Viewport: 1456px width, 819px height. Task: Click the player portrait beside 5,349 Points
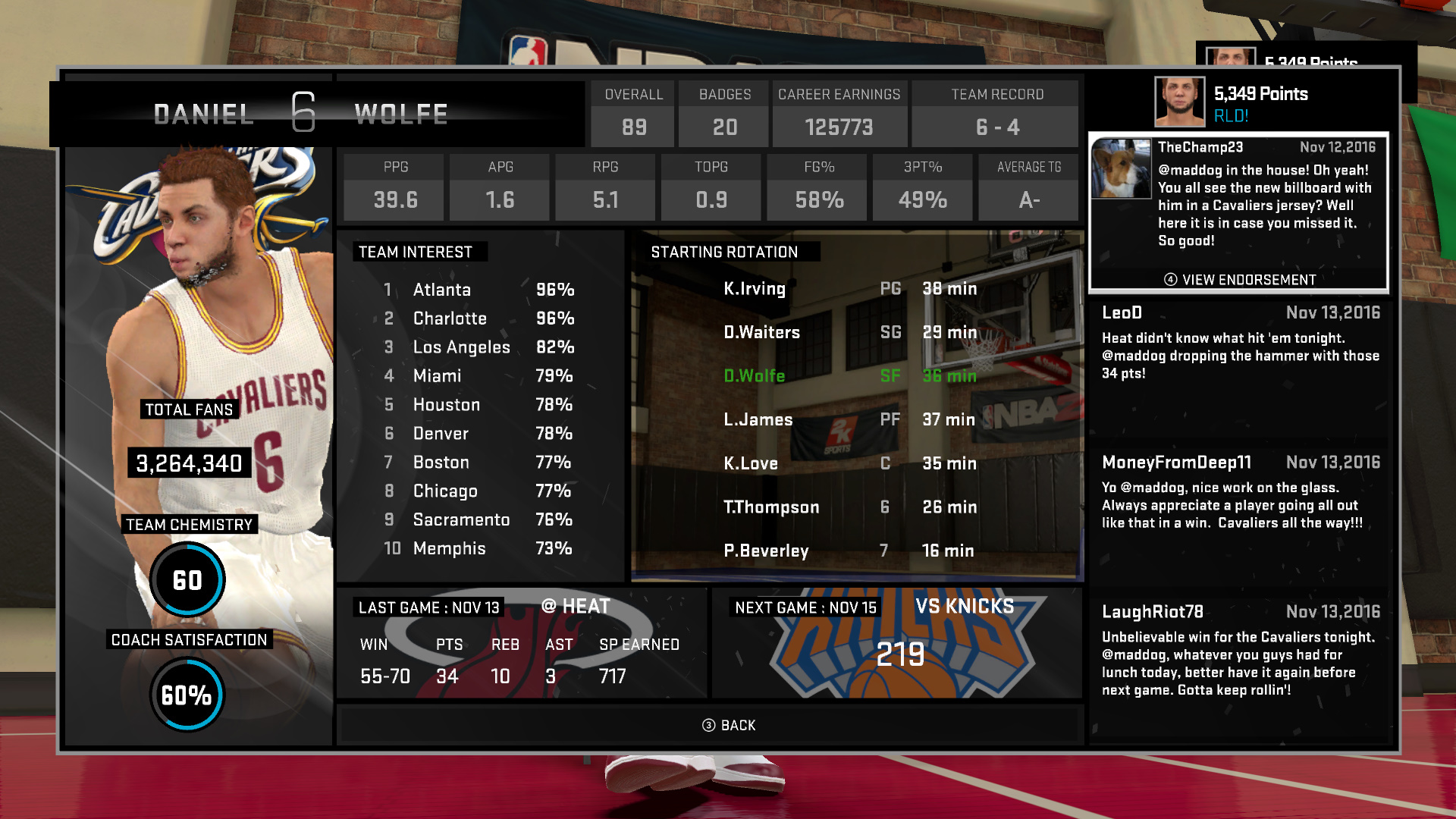coord(1179,102)
